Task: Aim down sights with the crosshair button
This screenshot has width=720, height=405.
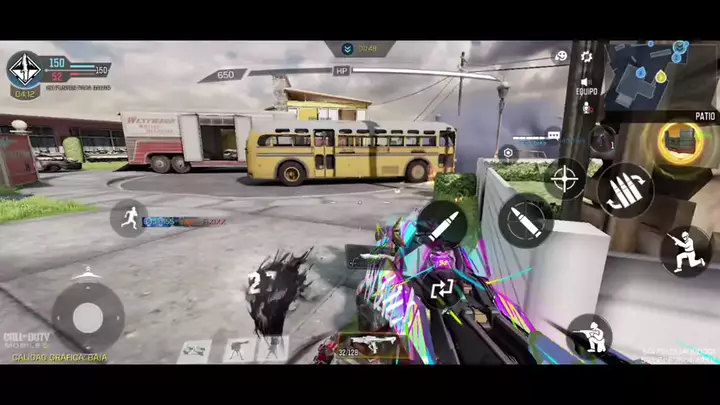Action: [x=565, y=180]
